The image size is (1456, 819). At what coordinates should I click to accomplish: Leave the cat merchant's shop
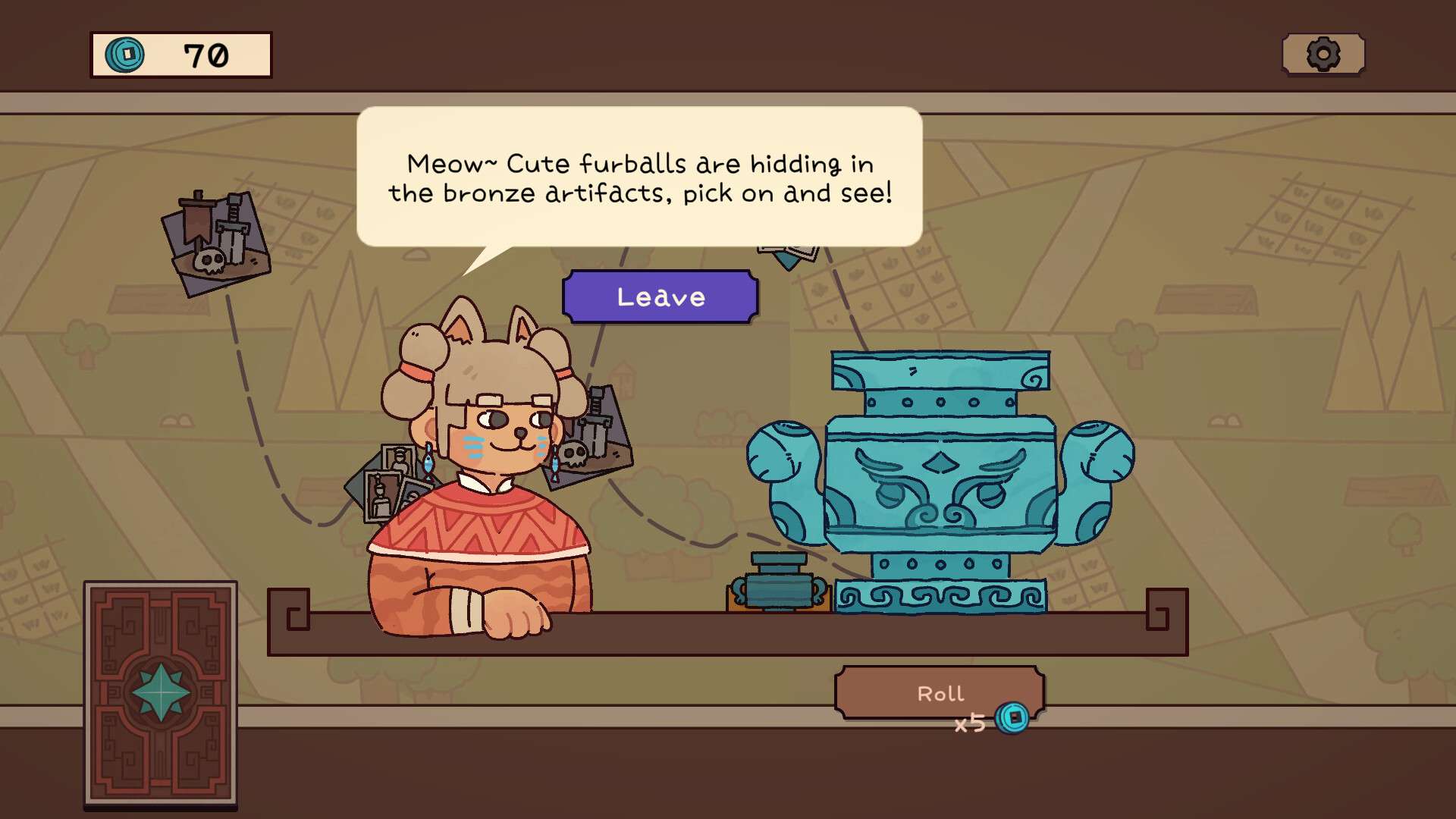[660, 297]
